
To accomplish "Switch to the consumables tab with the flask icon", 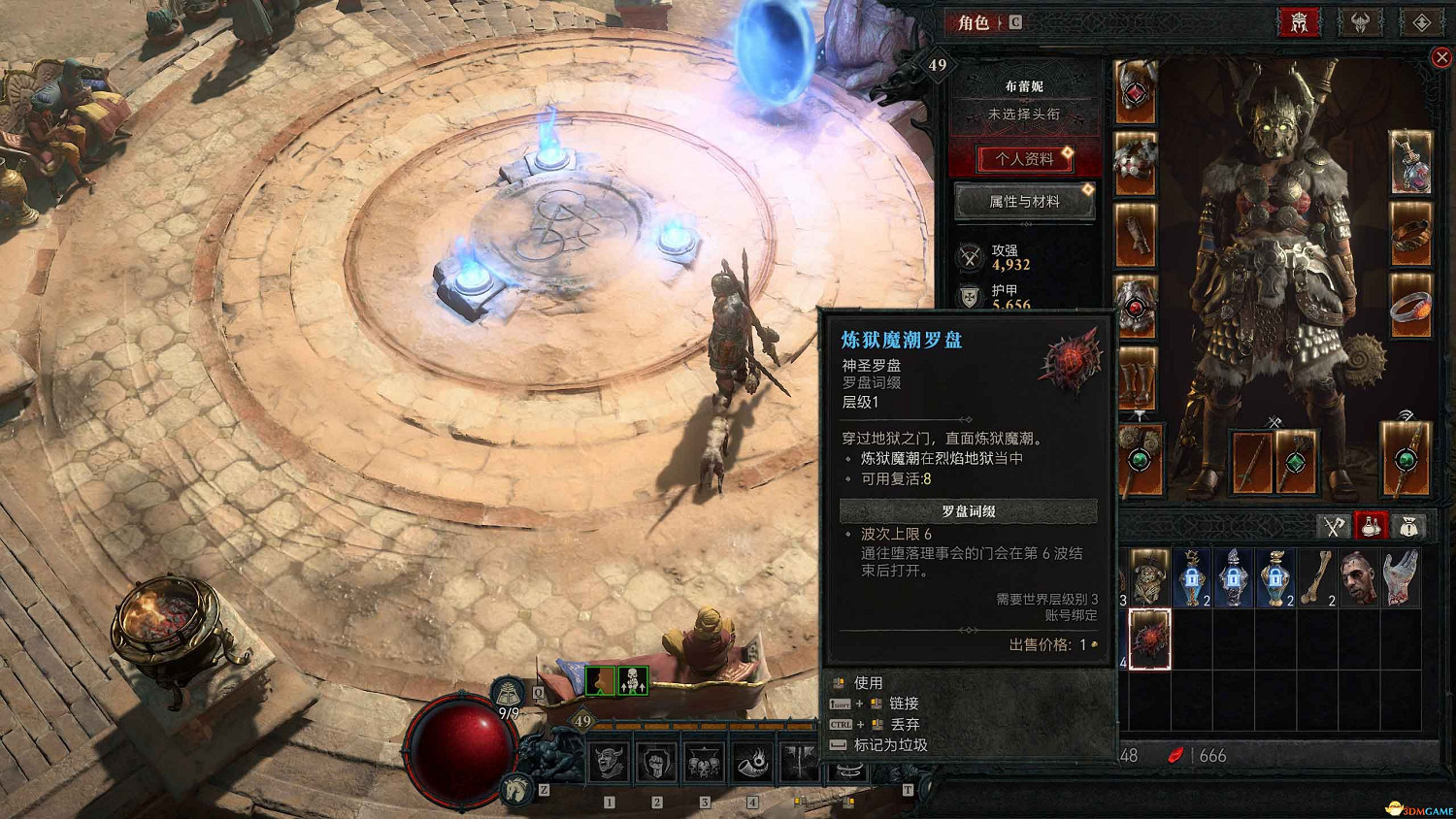I will (1371, 527).
